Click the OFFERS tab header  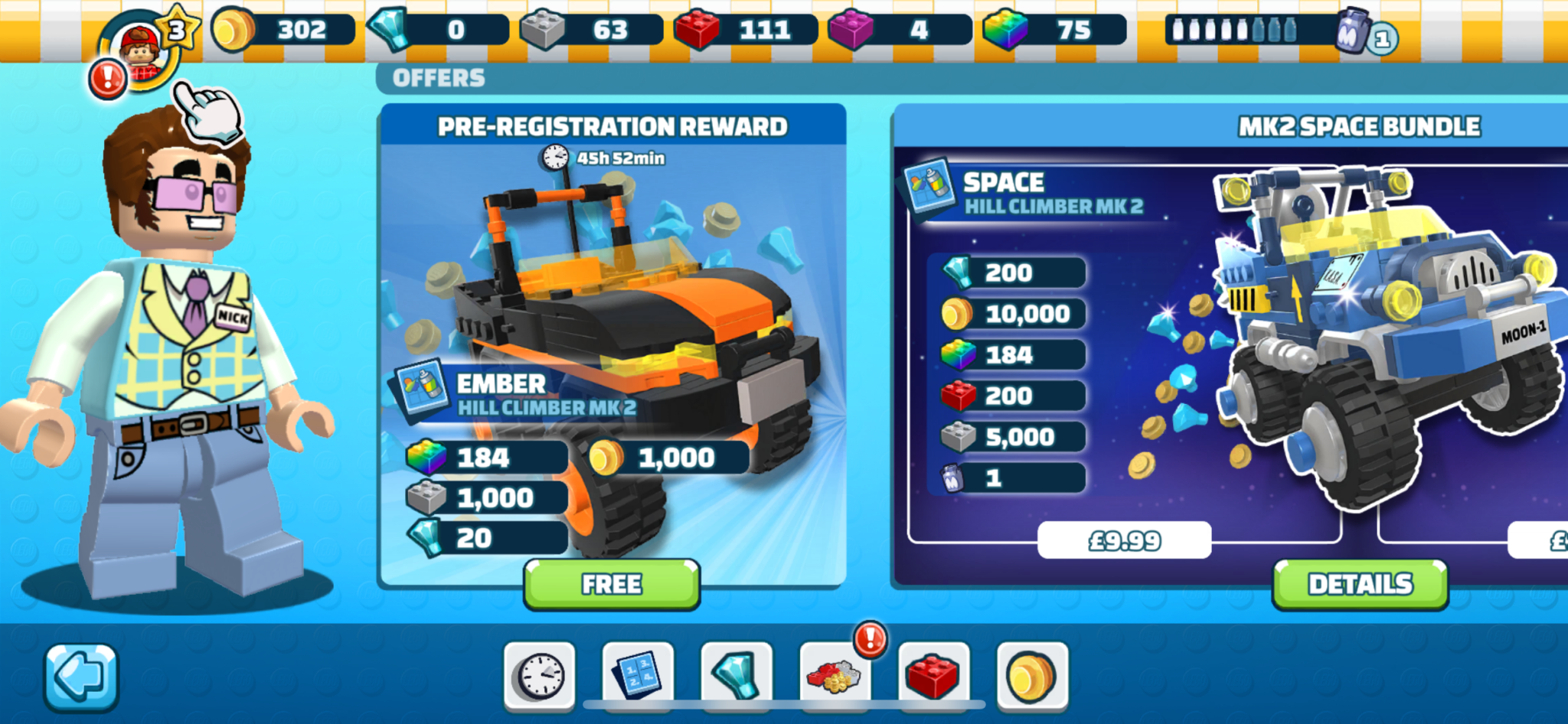point(438,77)
